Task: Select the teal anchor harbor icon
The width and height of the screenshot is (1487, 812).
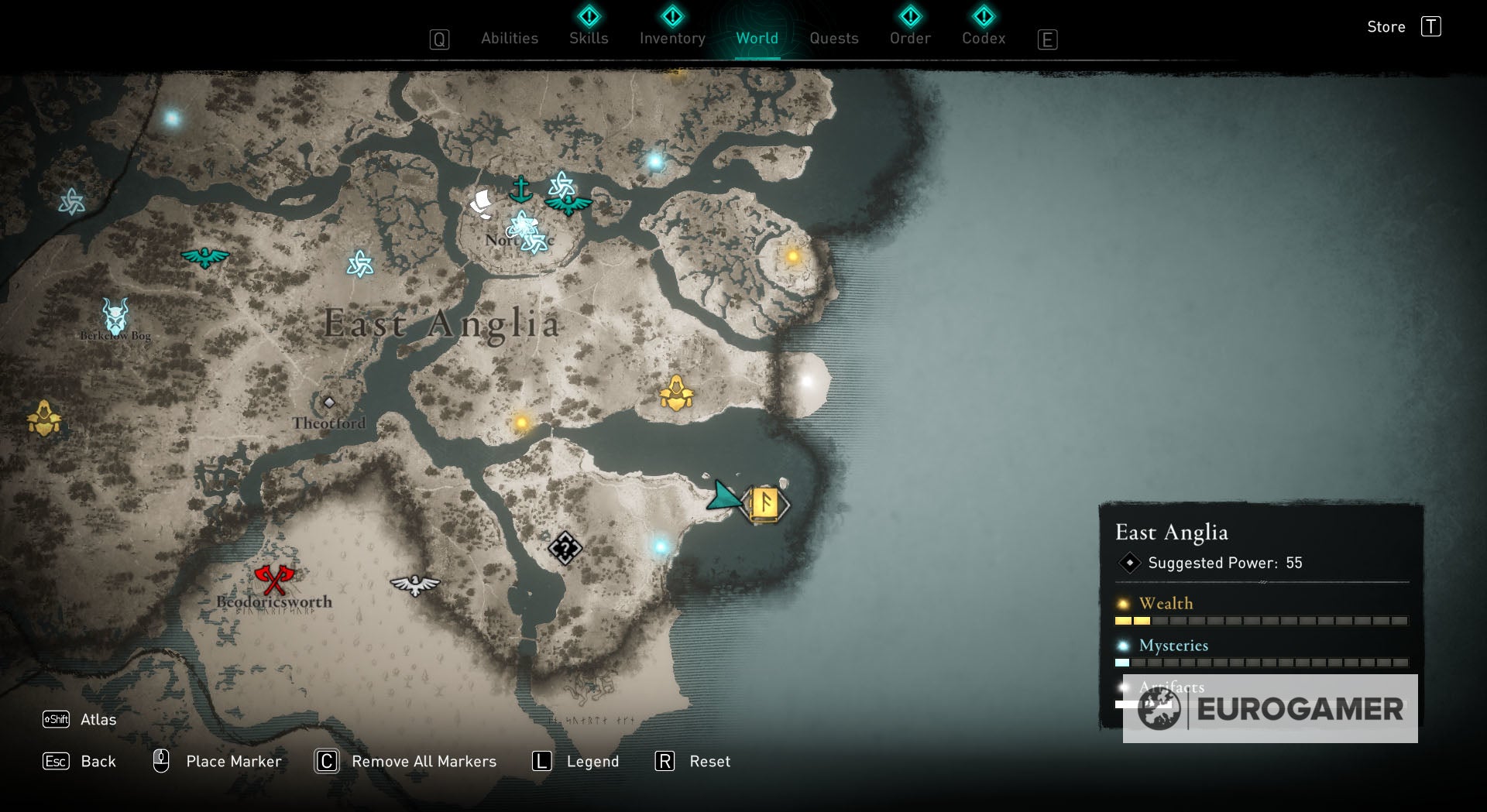Action: click(520, 189)
